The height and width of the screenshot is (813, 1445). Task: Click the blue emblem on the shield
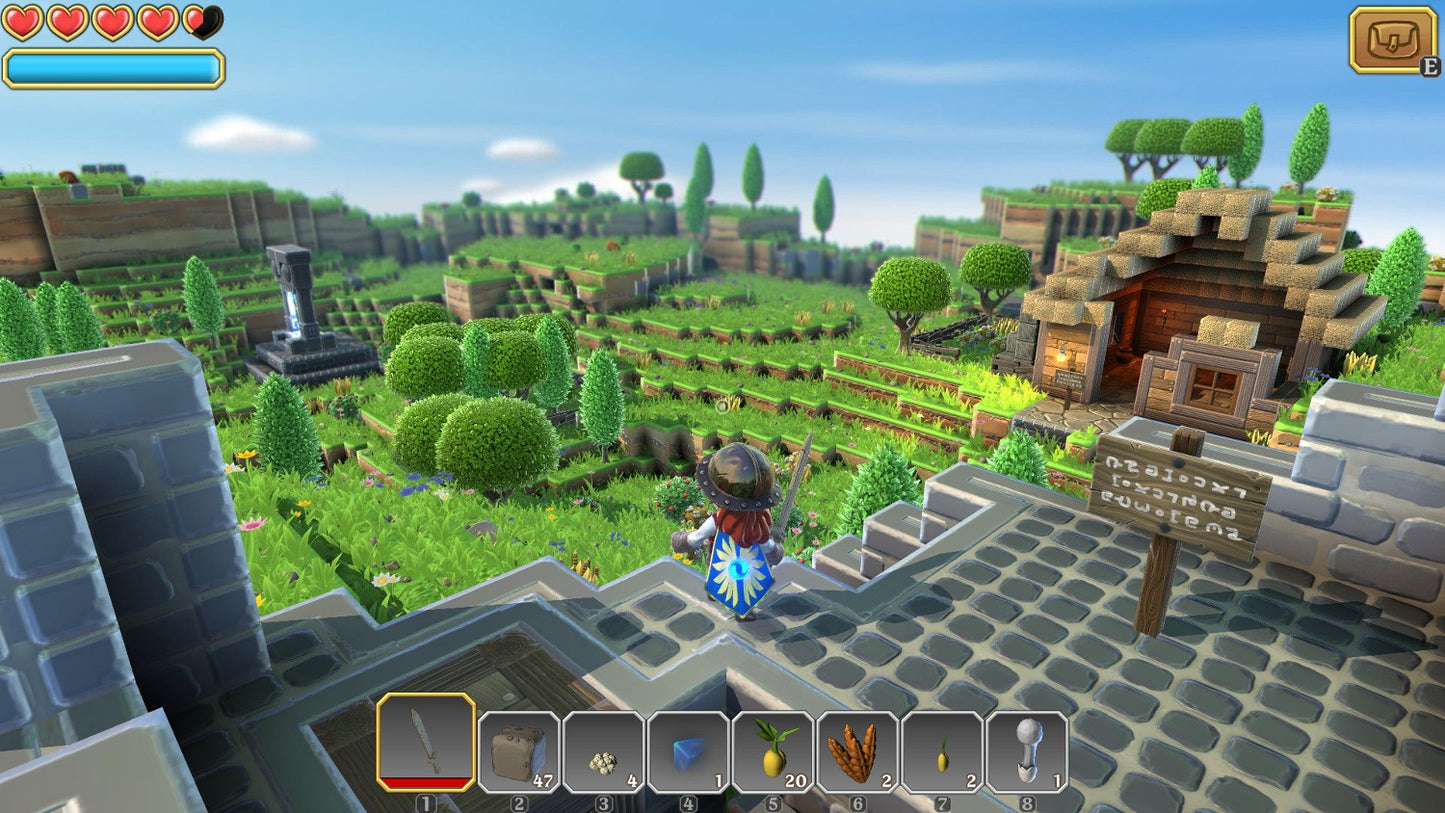(737, 570)
